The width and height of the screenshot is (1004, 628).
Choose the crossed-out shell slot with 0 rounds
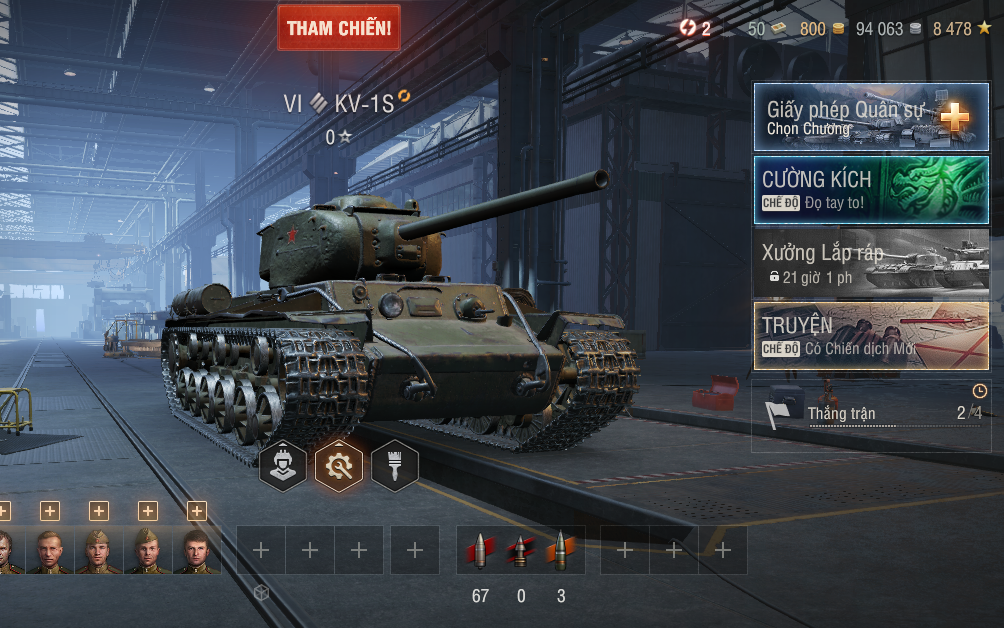point(520,551)
